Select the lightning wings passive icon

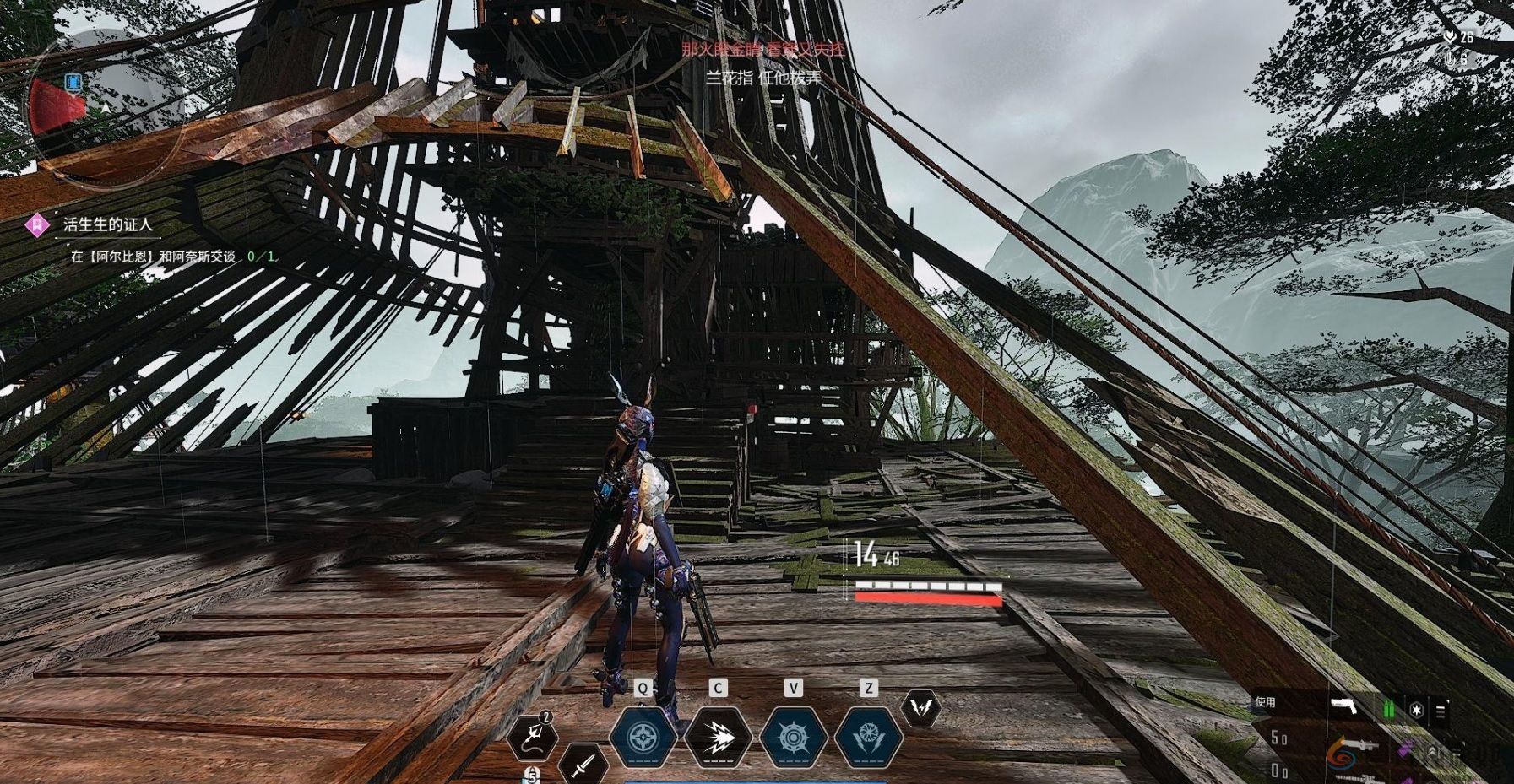(920, 708)
